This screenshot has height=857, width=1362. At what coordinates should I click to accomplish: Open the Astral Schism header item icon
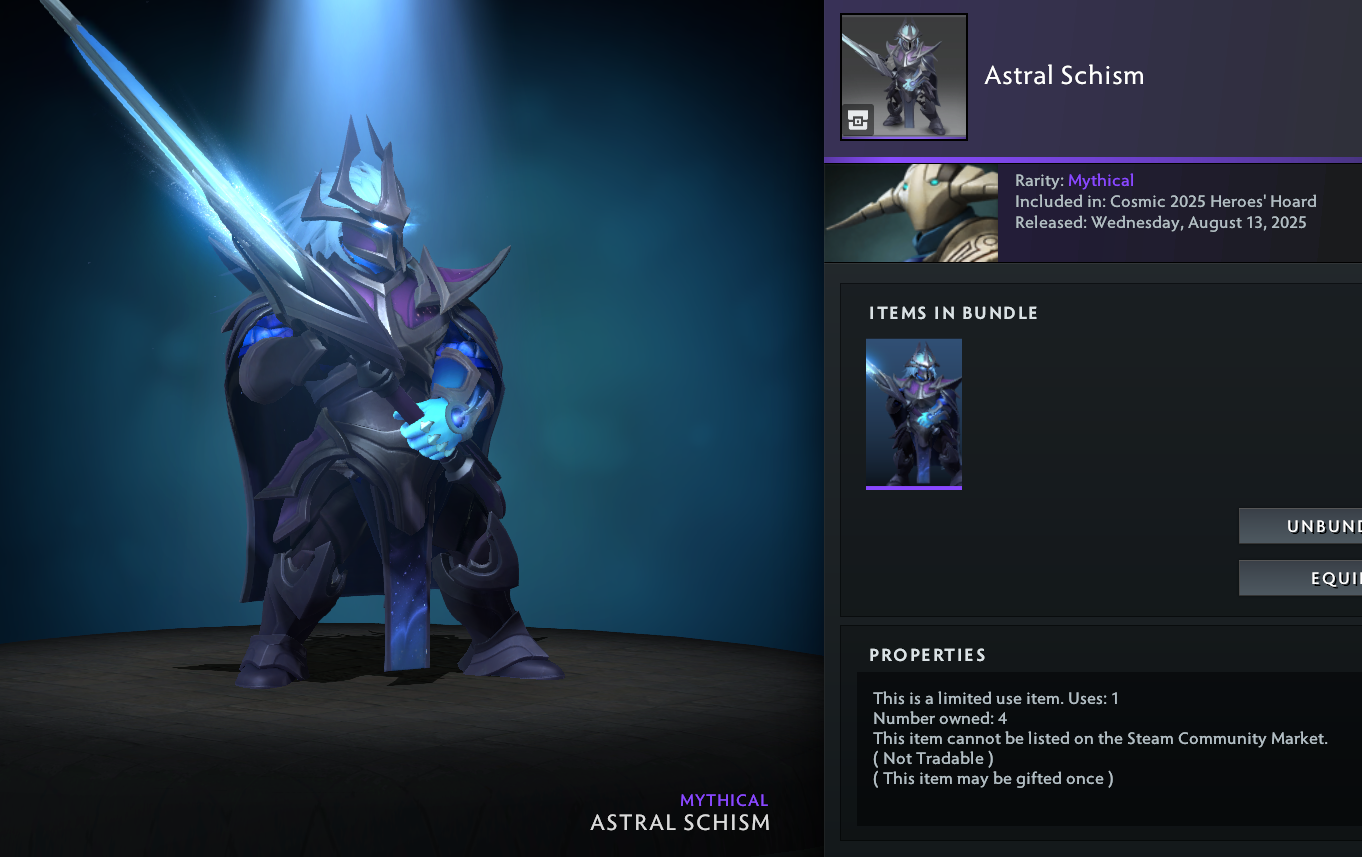tap(904, 77)
